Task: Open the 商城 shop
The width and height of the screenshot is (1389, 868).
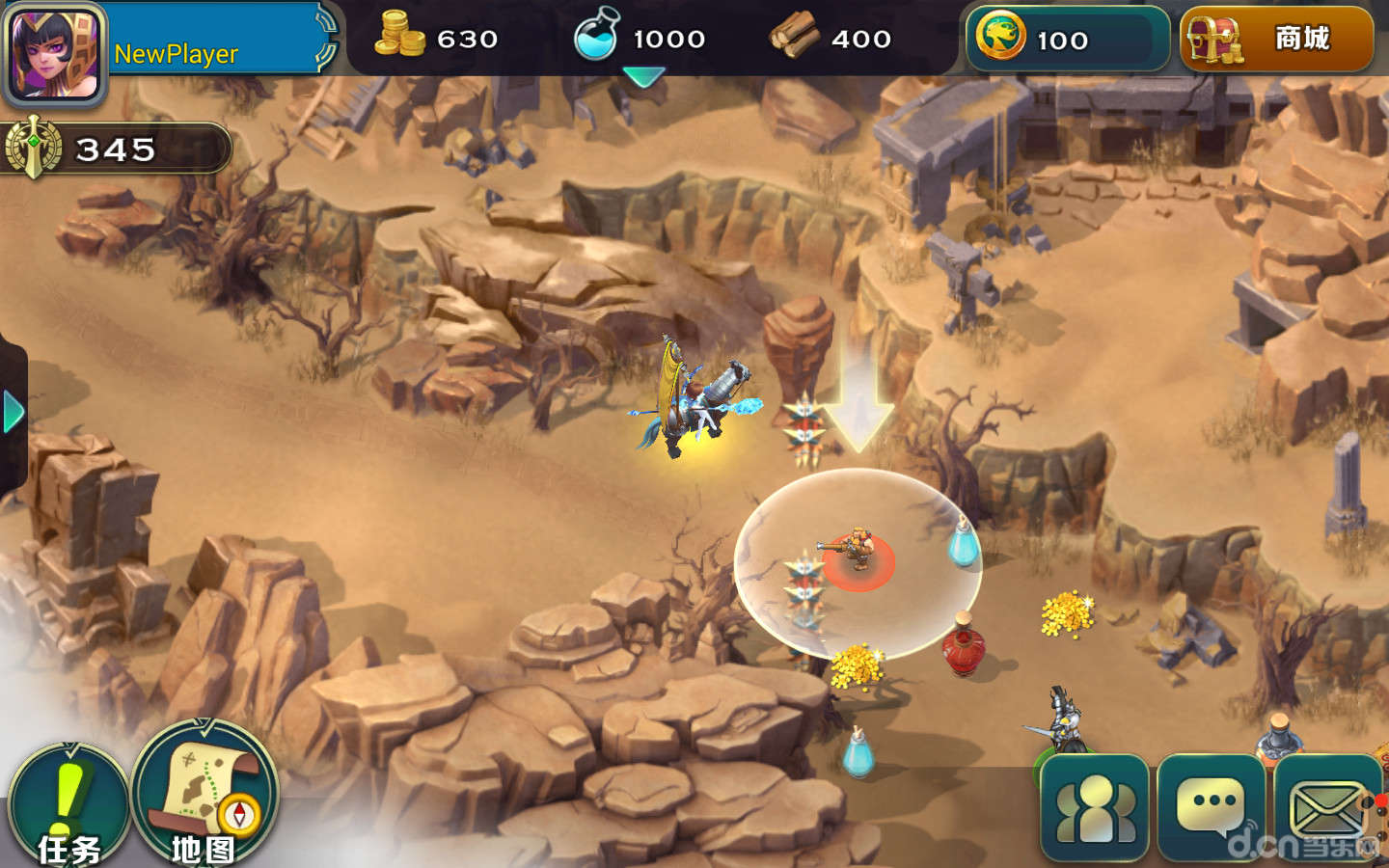Action: [x=1276, y=40]
